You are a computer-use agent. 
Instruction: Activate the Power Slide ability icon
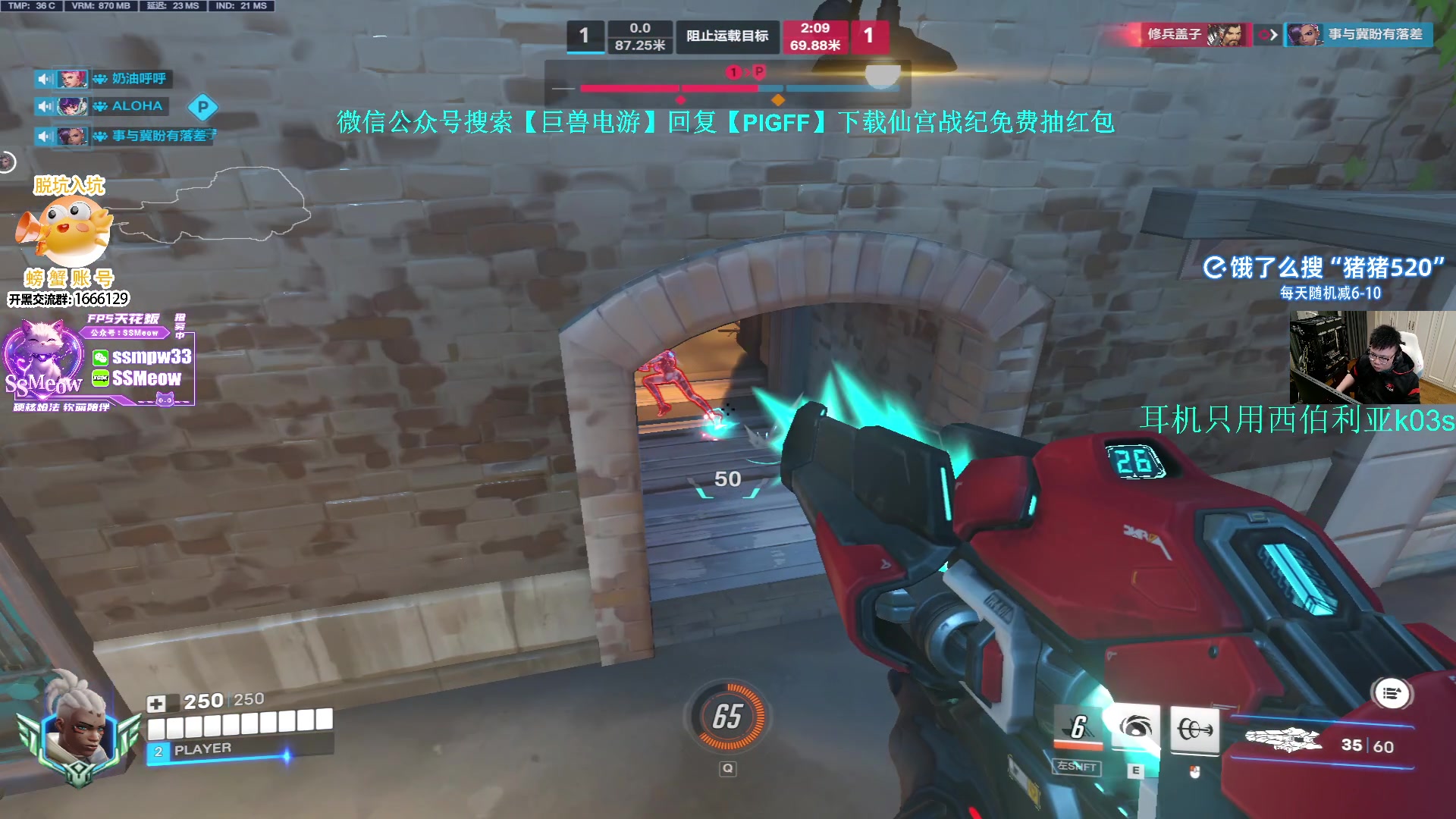click(1078, 728)
